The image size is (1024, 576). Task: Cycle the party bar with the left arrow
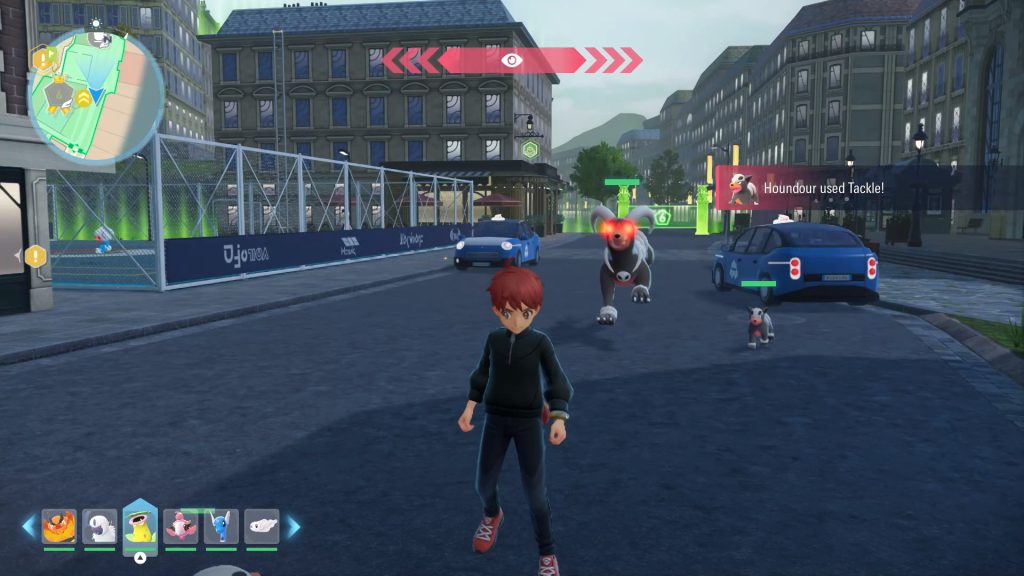coord(29,527)
